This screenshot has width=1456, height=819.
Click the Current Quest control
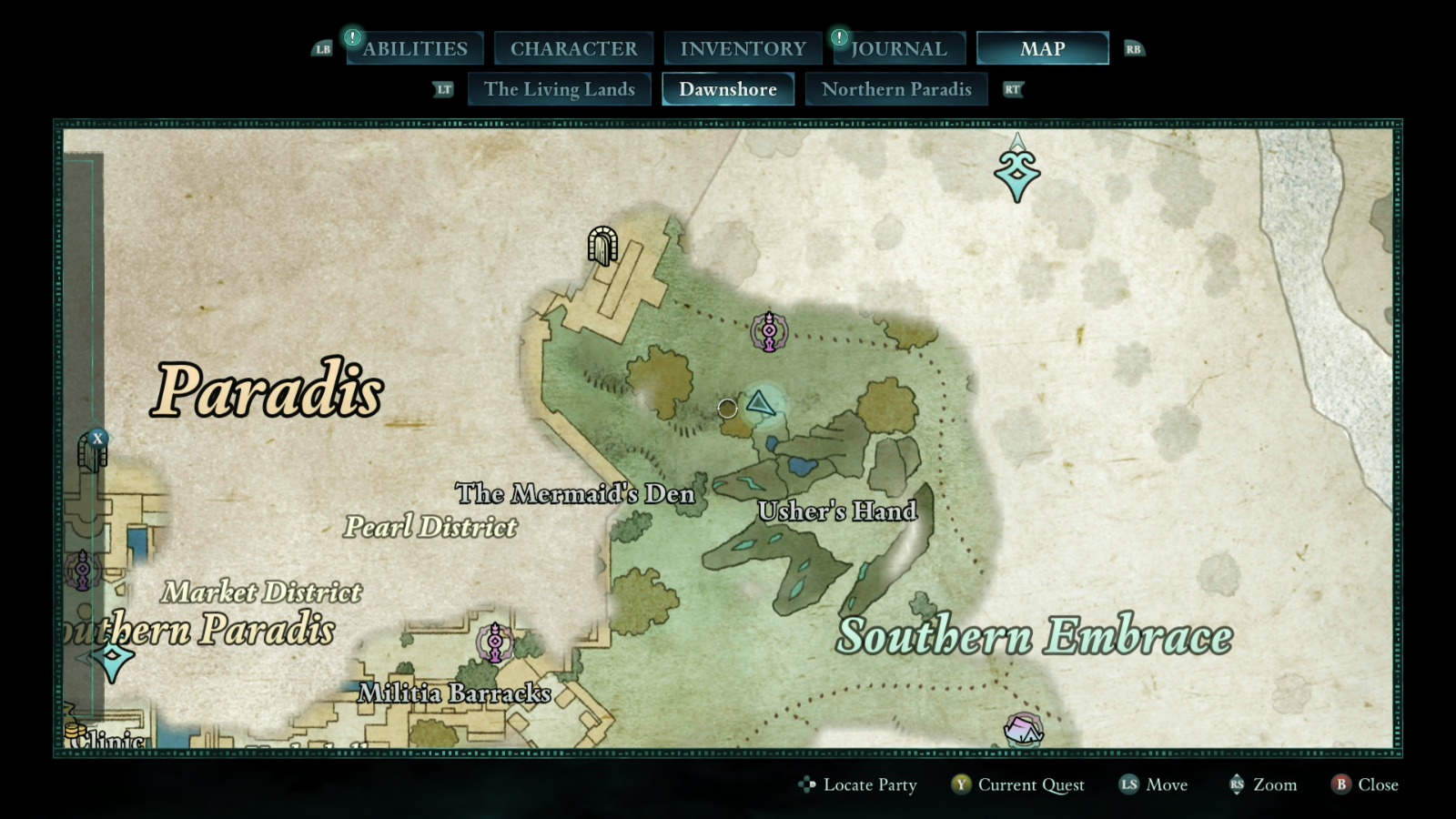pyautogui.click(x=1029, y=784)
